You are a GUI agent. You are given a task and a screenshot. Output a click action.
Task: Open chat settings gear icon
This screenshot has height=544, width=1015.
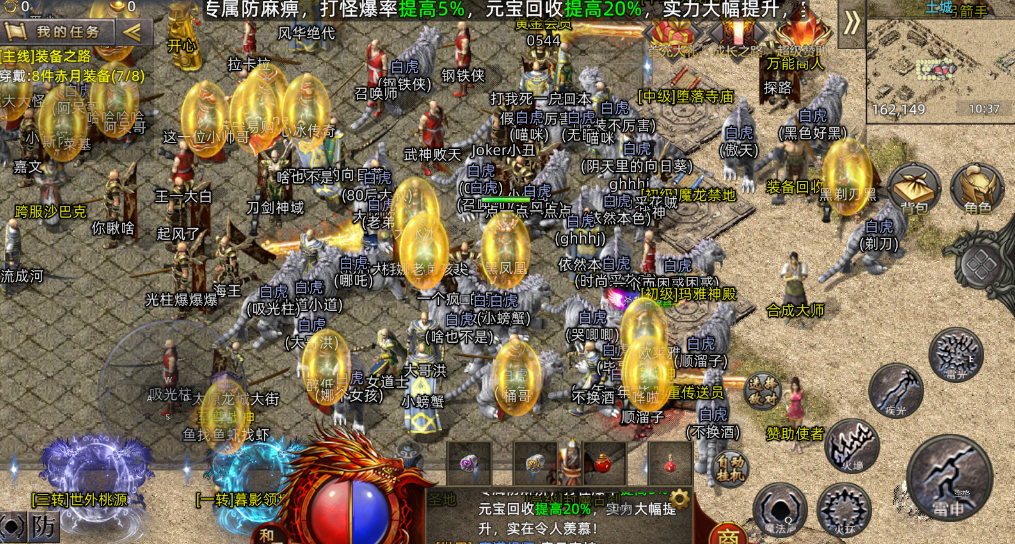[680, 497]
